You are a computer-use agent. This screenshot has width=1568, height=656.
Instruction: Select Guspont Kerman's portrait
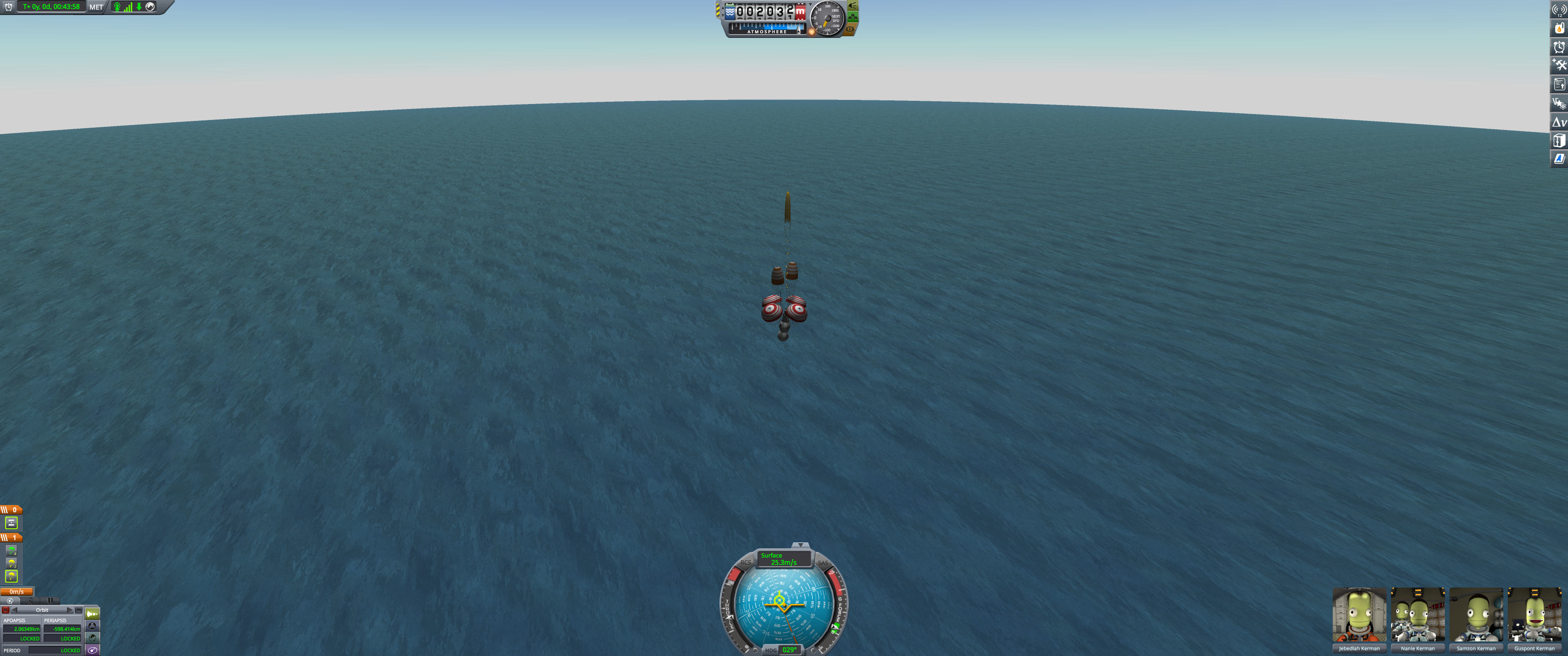(1534, 616)
